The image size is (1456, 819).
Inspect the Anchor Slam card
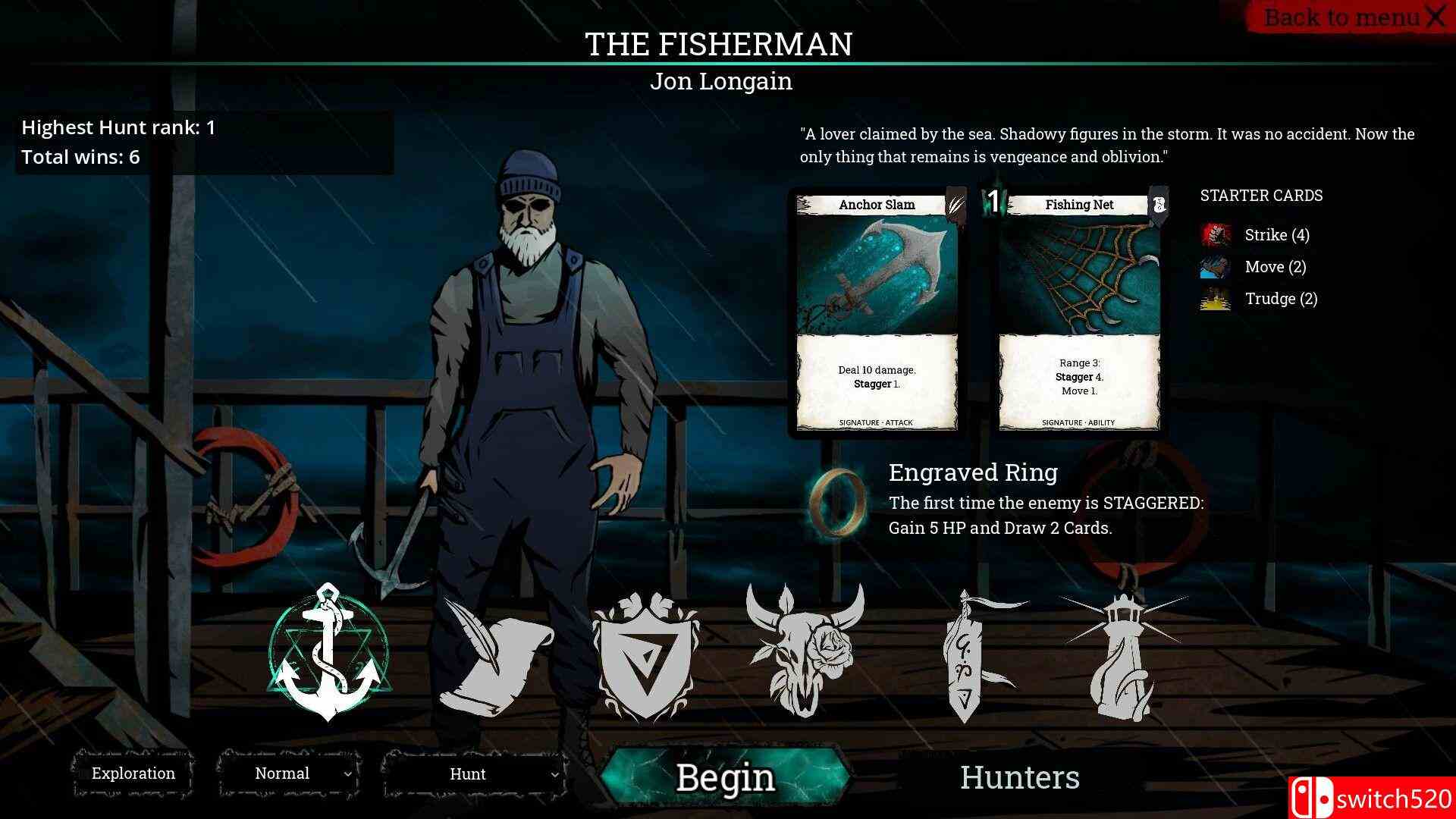pos(877,312)
